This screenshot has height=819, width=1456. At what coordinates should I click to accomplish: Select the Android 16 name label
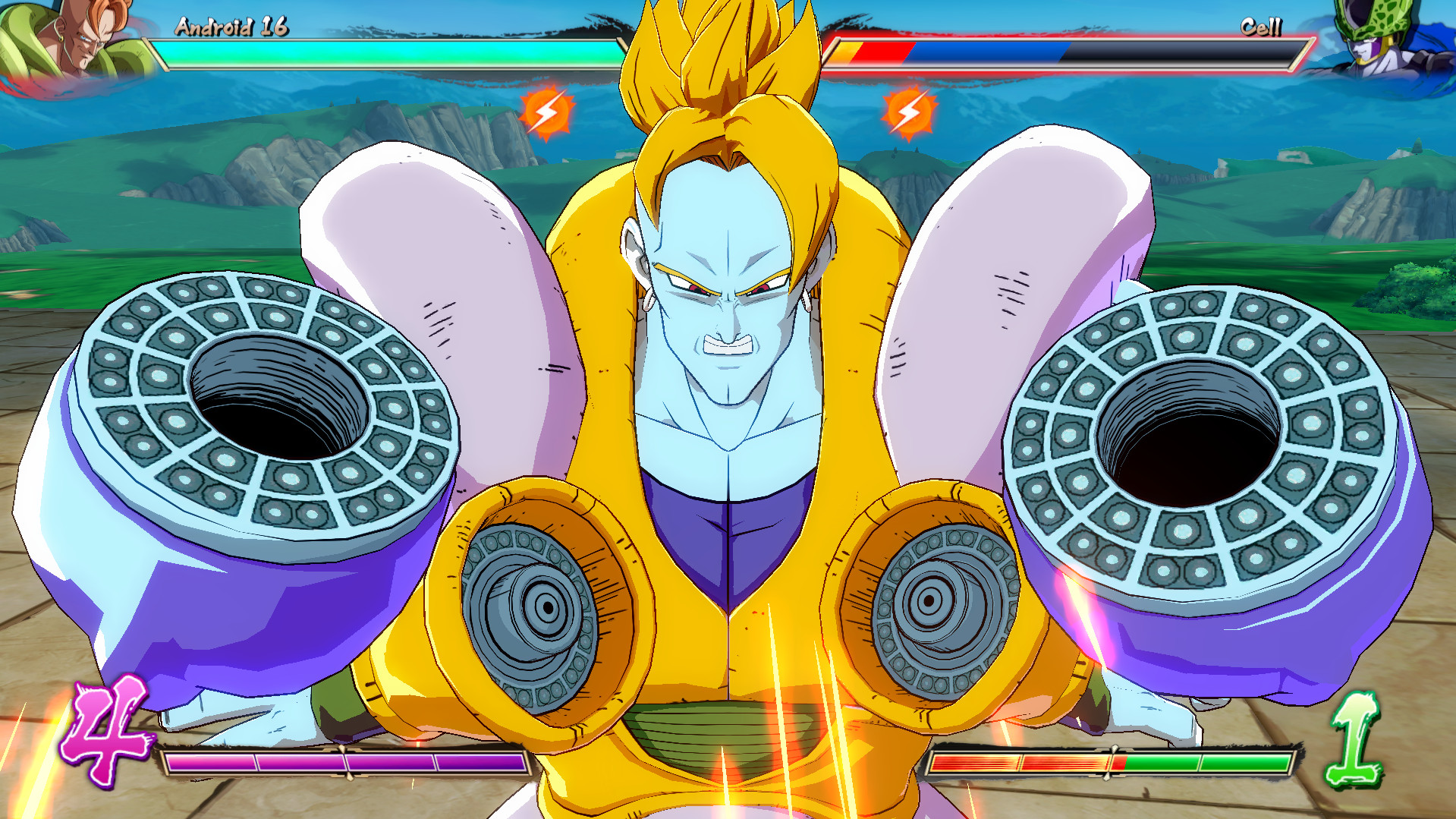[230, 27]
